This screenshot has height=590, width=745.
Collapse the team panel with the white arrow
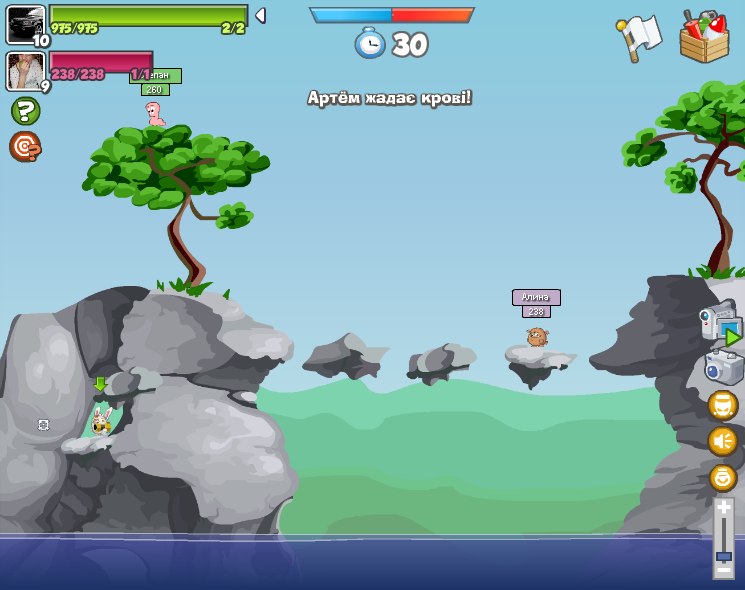(x=260, y=15)
